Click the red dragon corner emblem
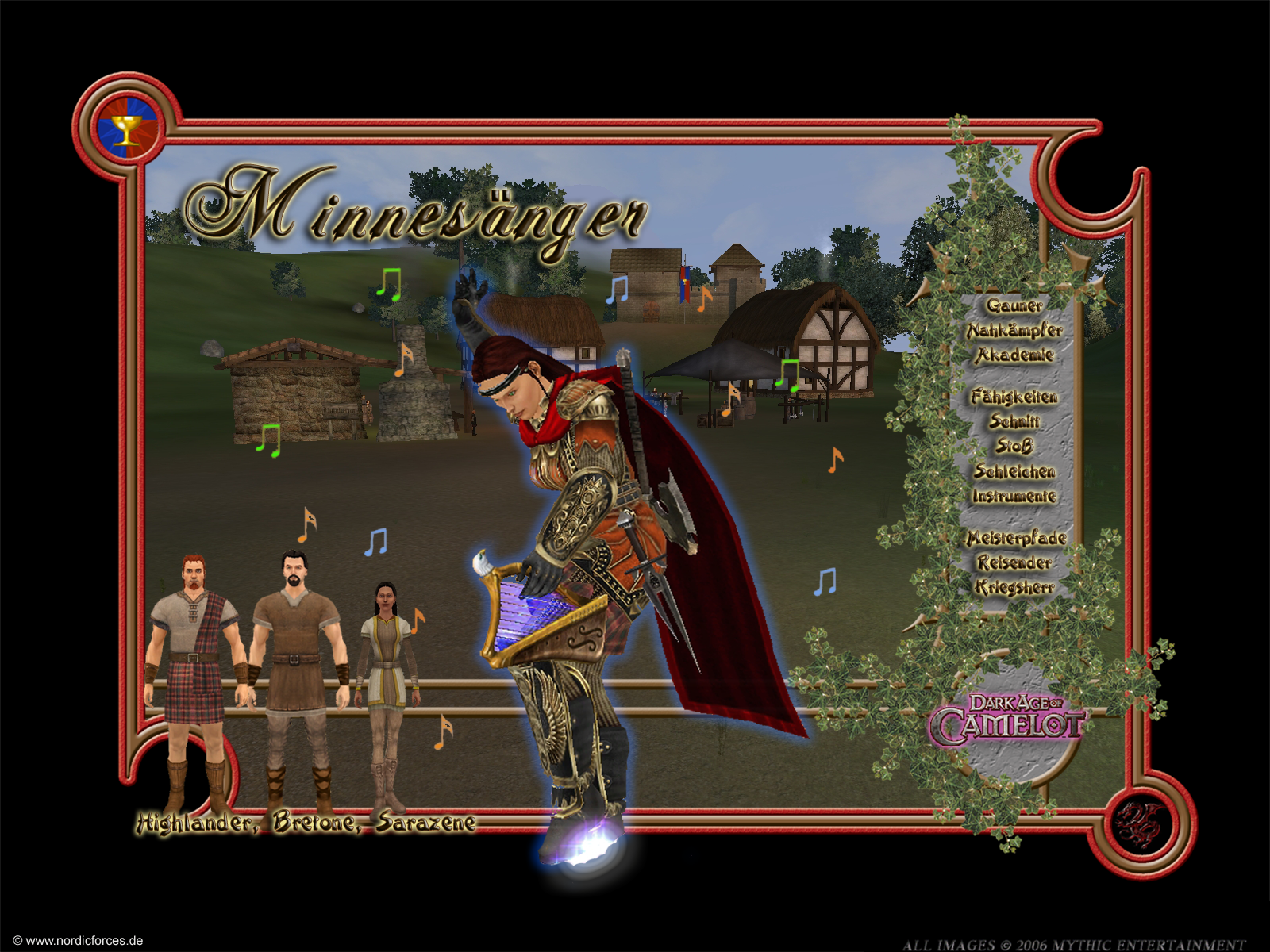Viewport: 1270px width, 952px height. coord(1140,824)
